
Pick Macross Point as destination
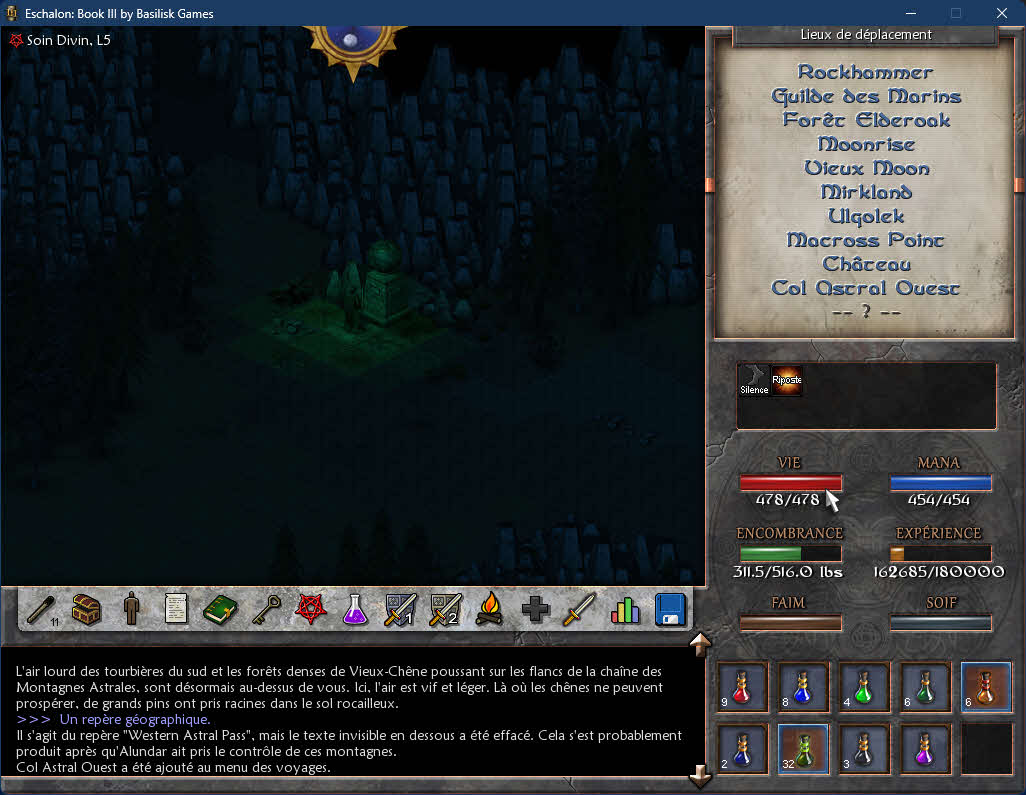[865, 241]
